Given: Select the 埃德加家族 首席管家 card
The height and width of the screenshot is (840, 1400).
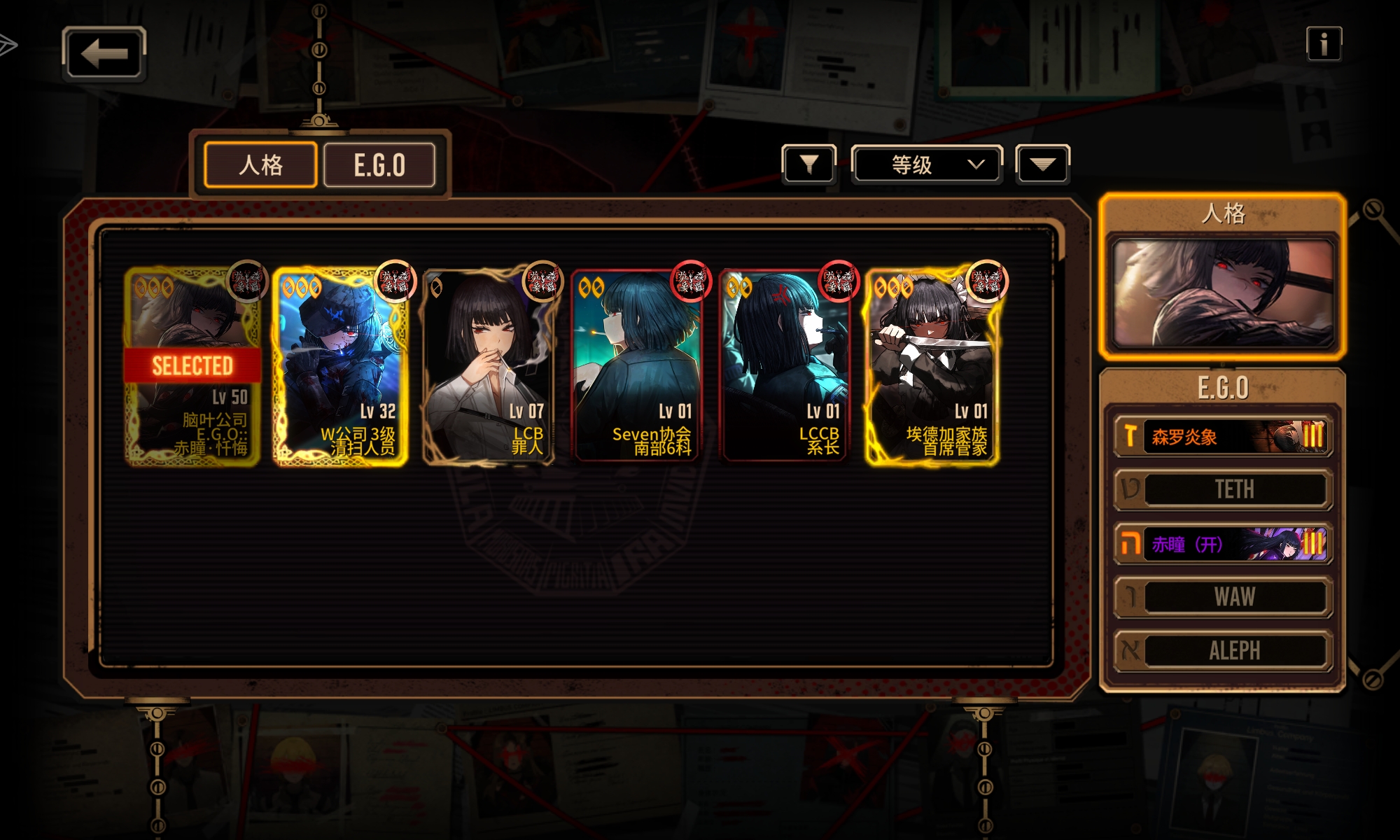Looking at the screenshot, I should [933, 366].
